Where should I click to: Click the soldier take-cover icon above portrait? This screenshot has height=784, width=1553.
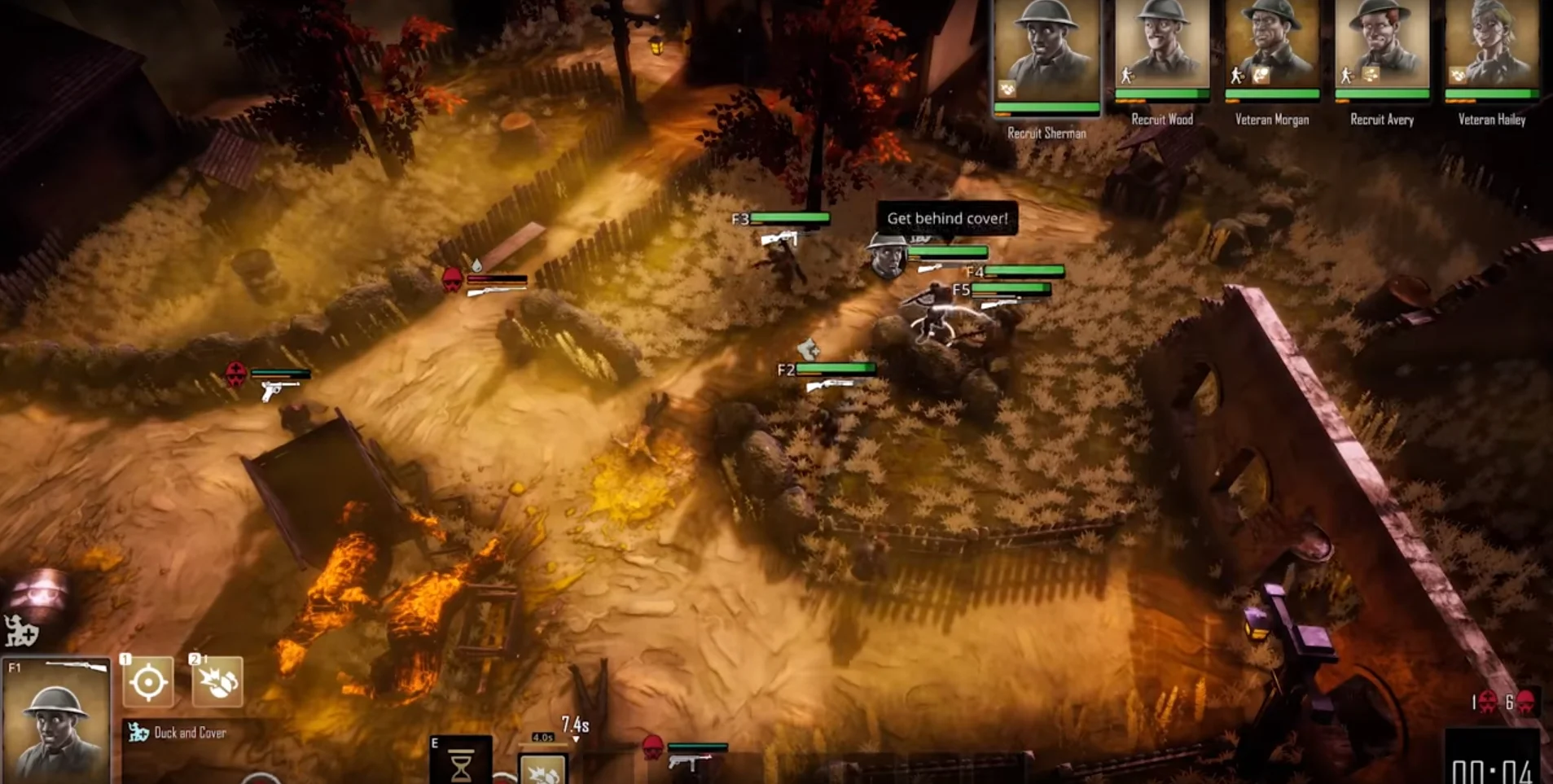[20, 631]
